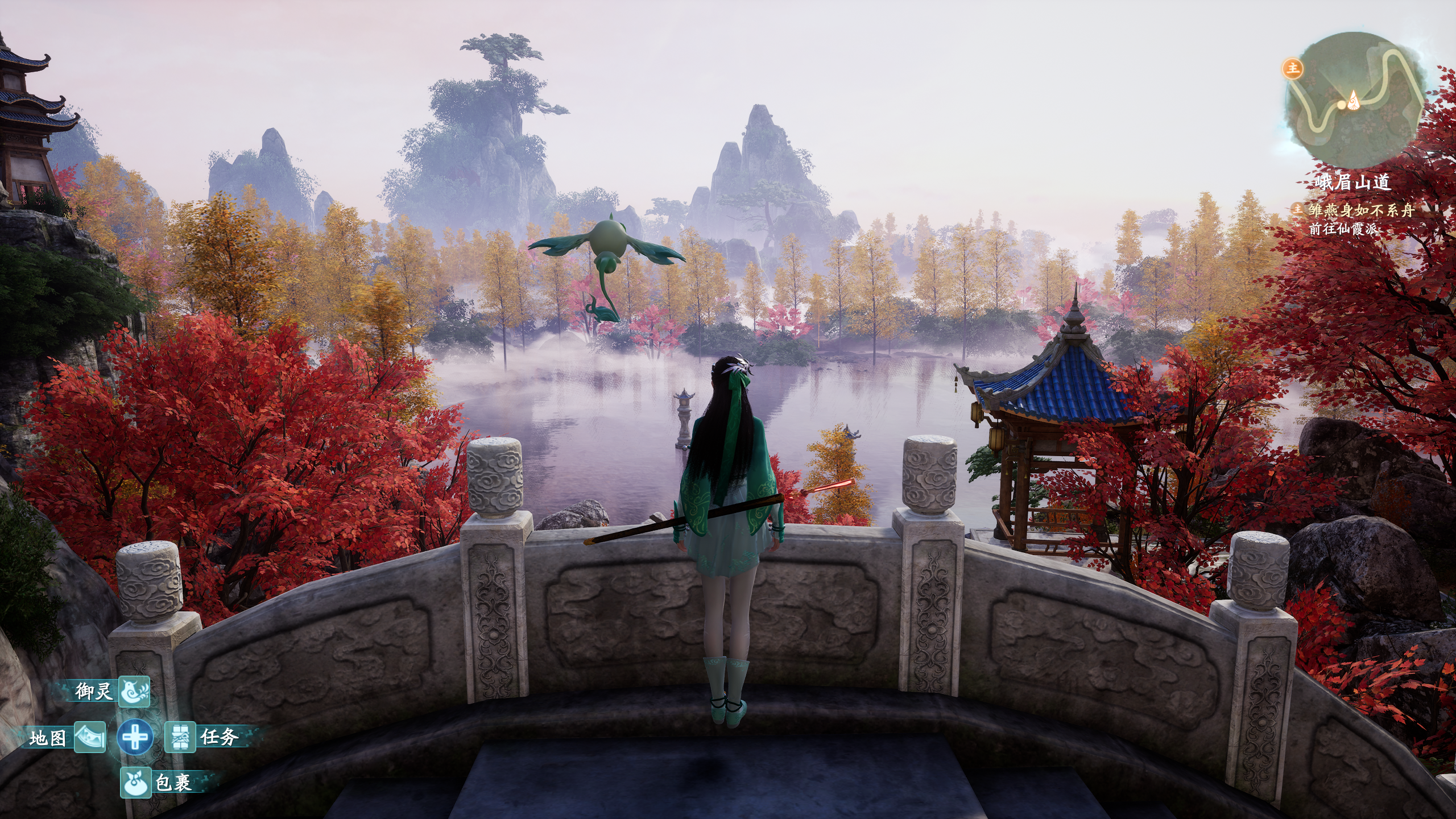The image size is (1456, 819).
Task: Open the 任务 quest log shortcut
Action: click(180, 738)
